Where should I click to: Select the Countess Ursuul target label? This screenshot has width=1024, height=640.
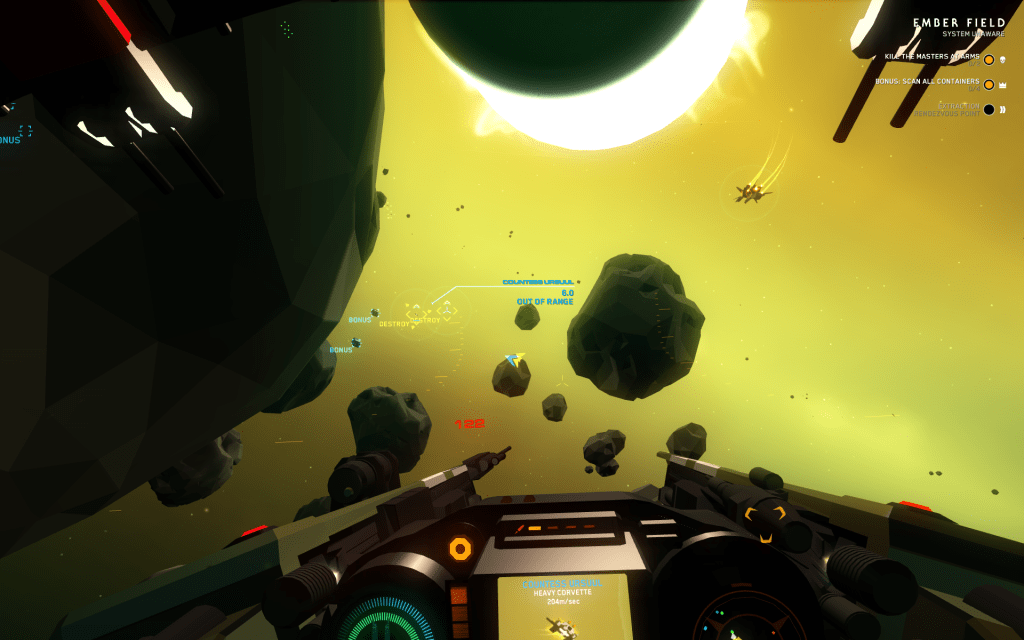(x=538, y=283)
